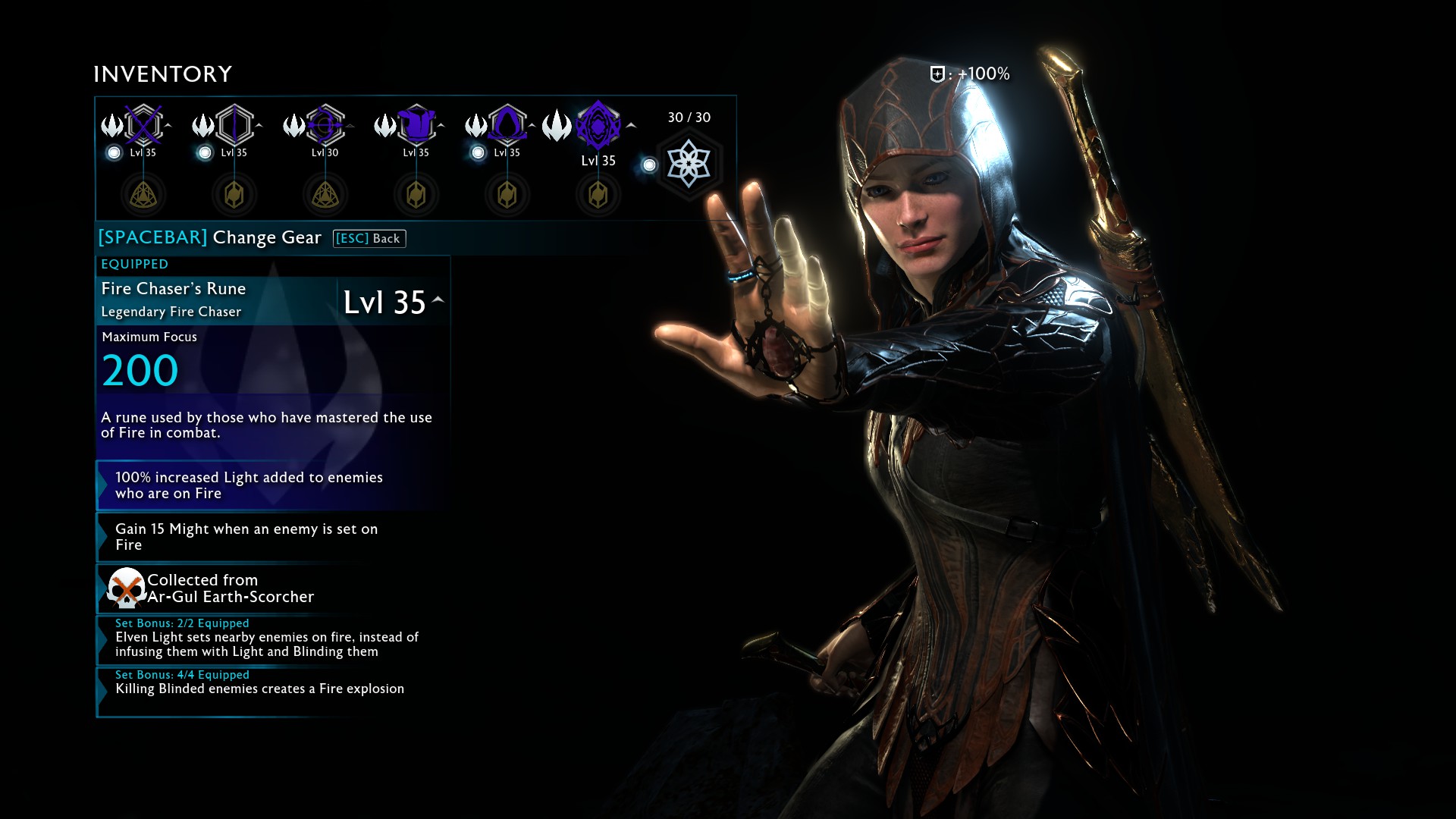Screen dimensions: 1456x819
Task: Select the gem socket under the armor
Action: (416, 195)
